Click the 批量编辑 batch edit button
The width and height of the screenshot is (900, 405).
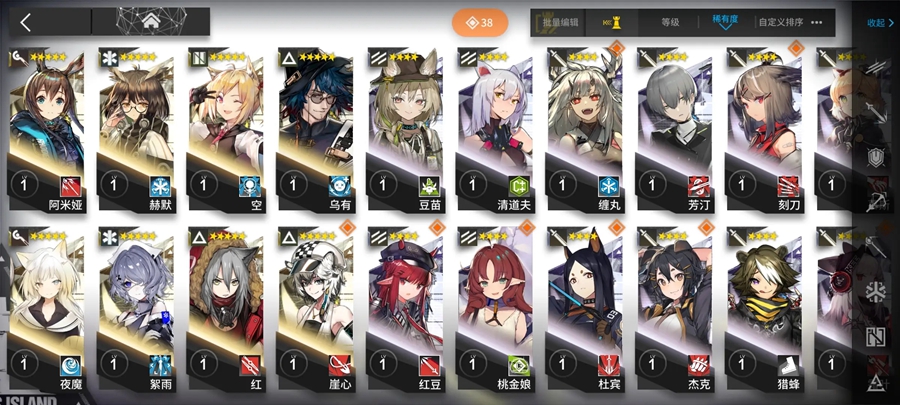pyautogui.click(x=561, y=22)
